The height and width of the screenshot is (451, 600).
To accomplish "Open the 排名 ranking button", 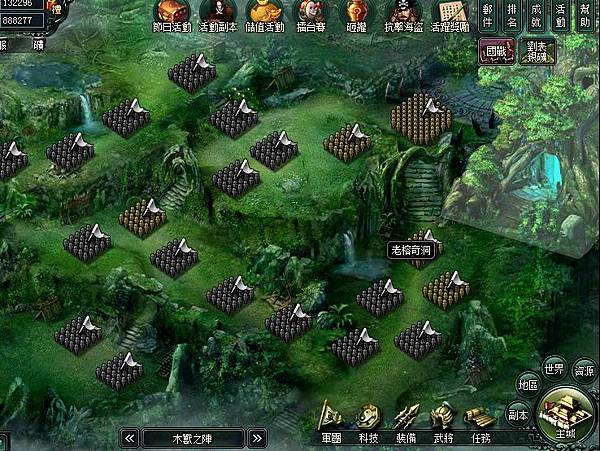I will click(x=512, y=17).
